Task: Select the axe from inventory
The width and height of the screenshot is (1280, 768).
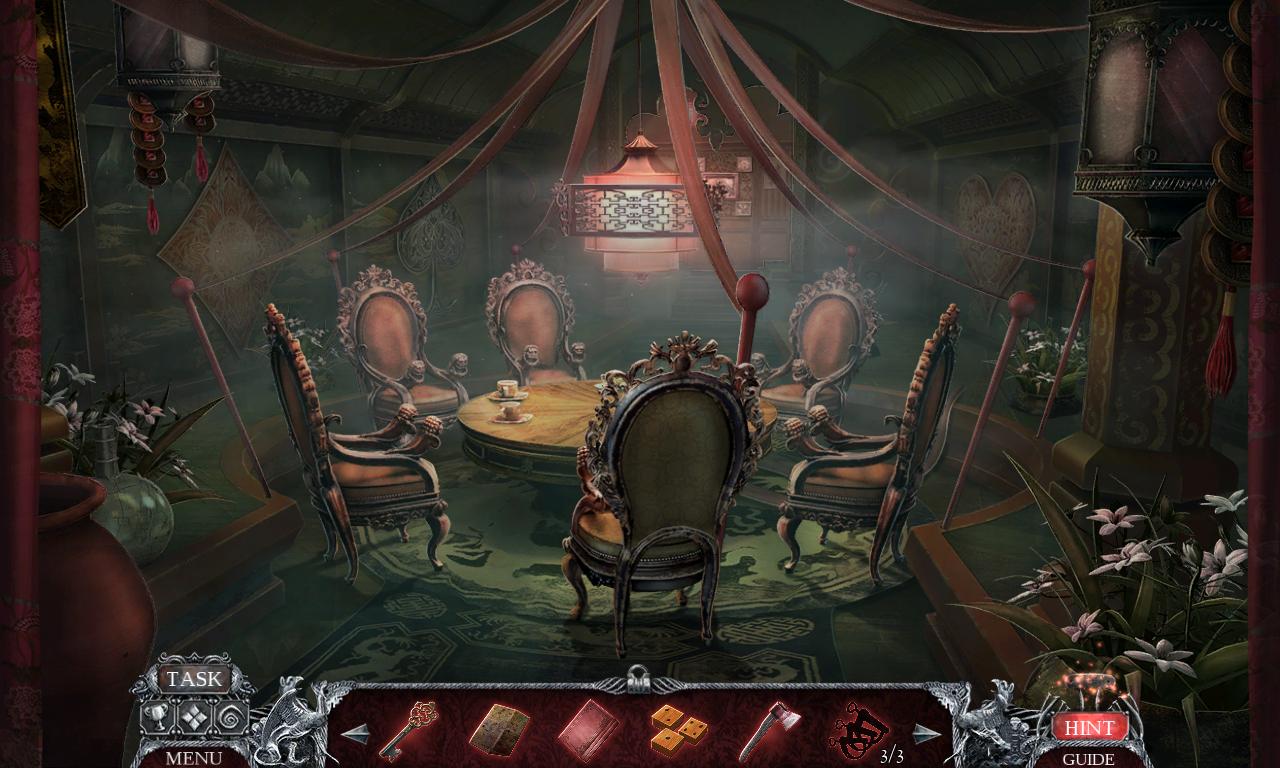Action: (765, 731)
